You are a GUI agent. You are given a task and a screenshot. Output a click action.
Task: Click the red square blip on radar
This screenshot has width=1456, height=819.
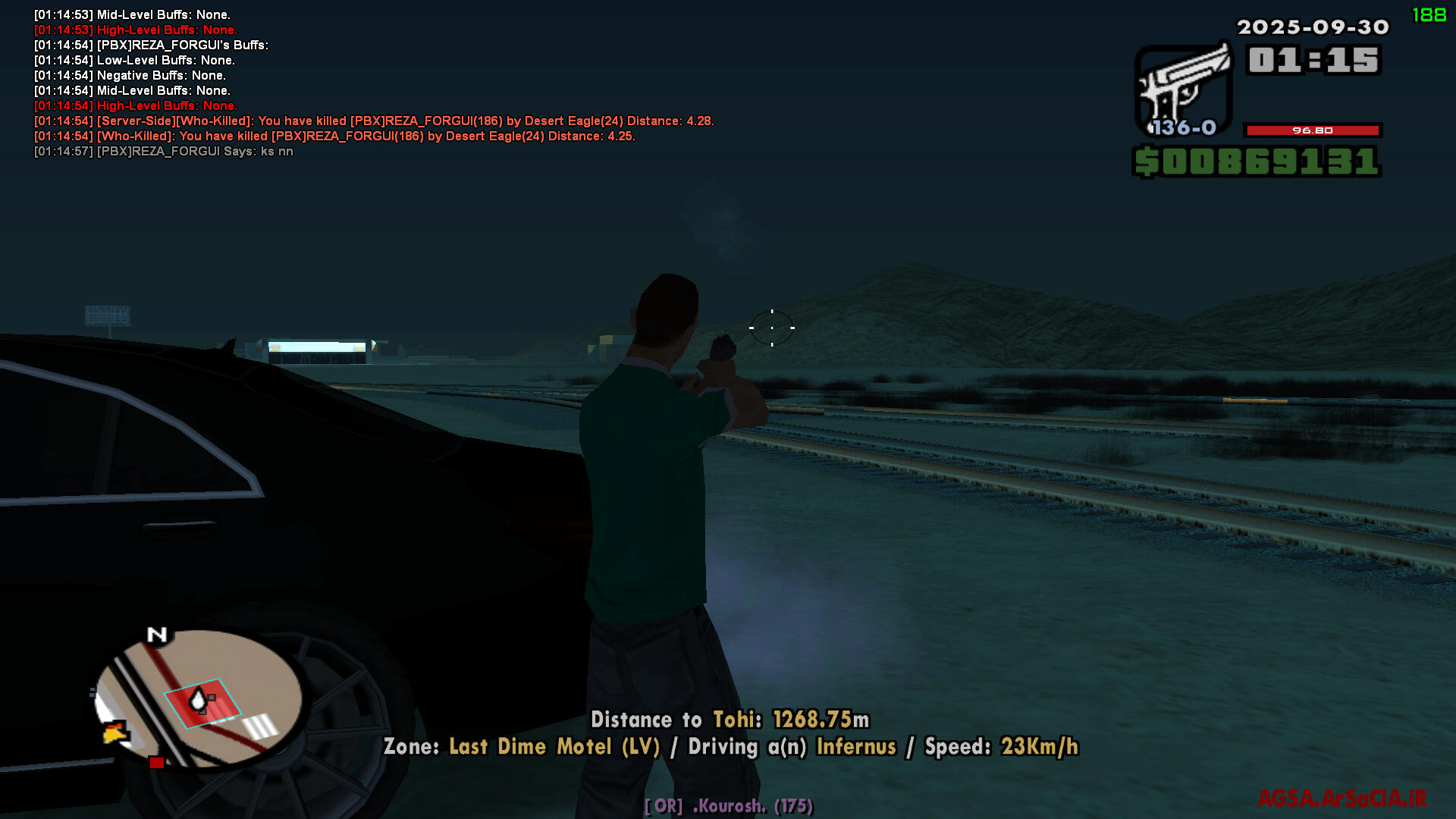[156, 763]
